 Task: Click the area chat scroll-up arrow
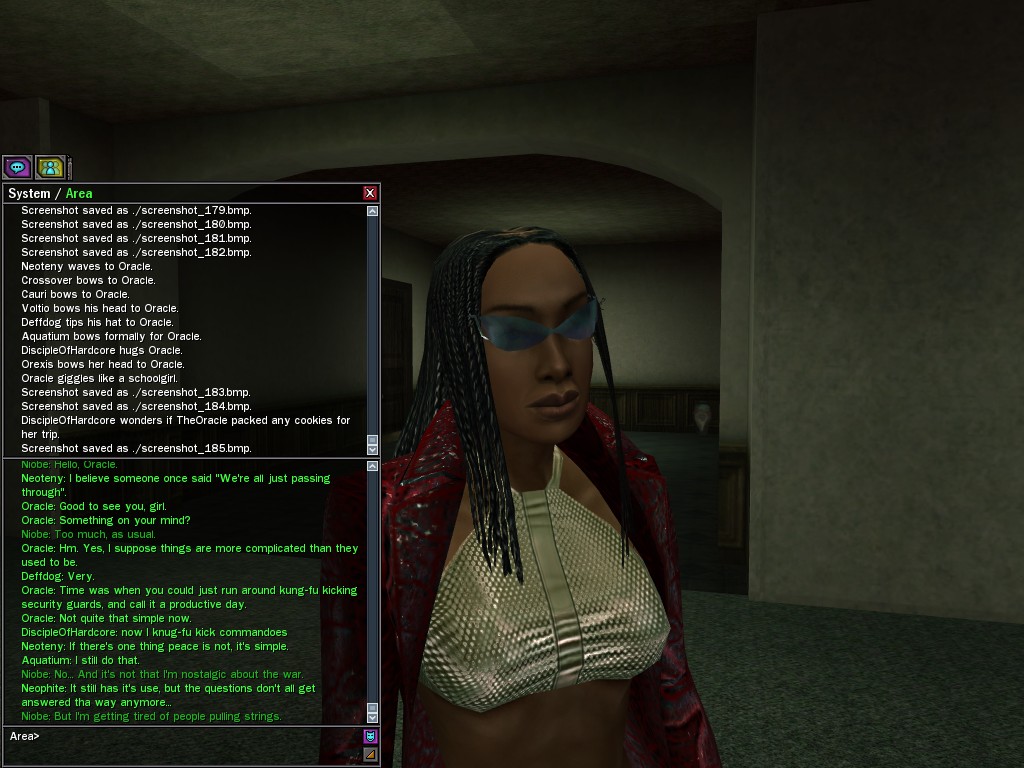pos(373,465)
